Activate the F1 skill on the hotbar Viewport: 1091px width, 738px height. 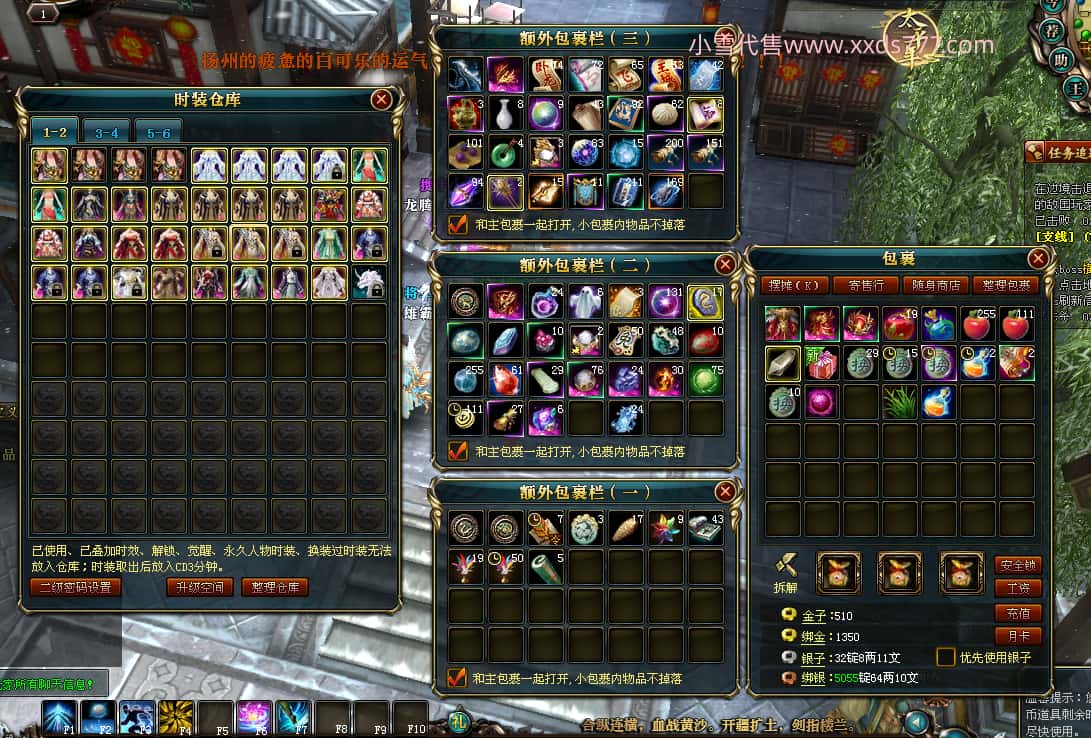(x=59, y=716)
